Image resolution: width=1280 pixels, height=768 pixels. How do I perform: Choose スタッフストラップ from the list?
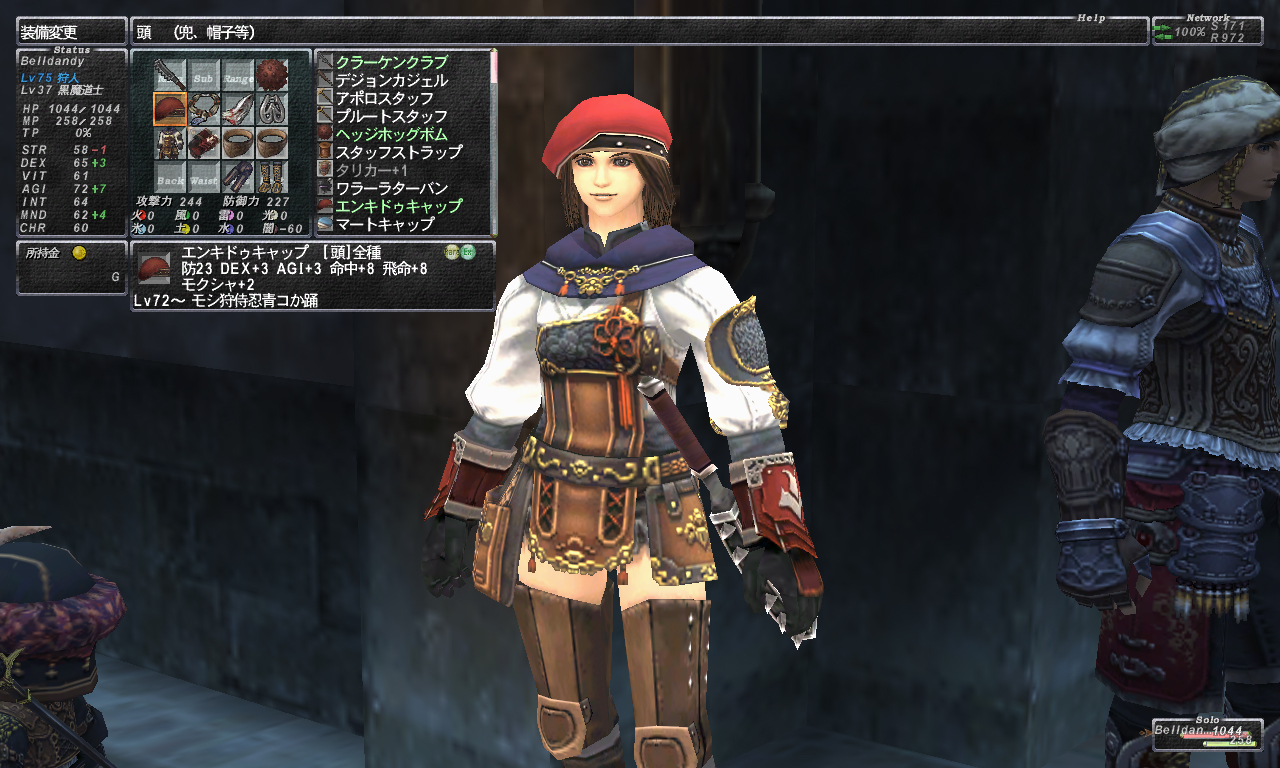[398, 152]
